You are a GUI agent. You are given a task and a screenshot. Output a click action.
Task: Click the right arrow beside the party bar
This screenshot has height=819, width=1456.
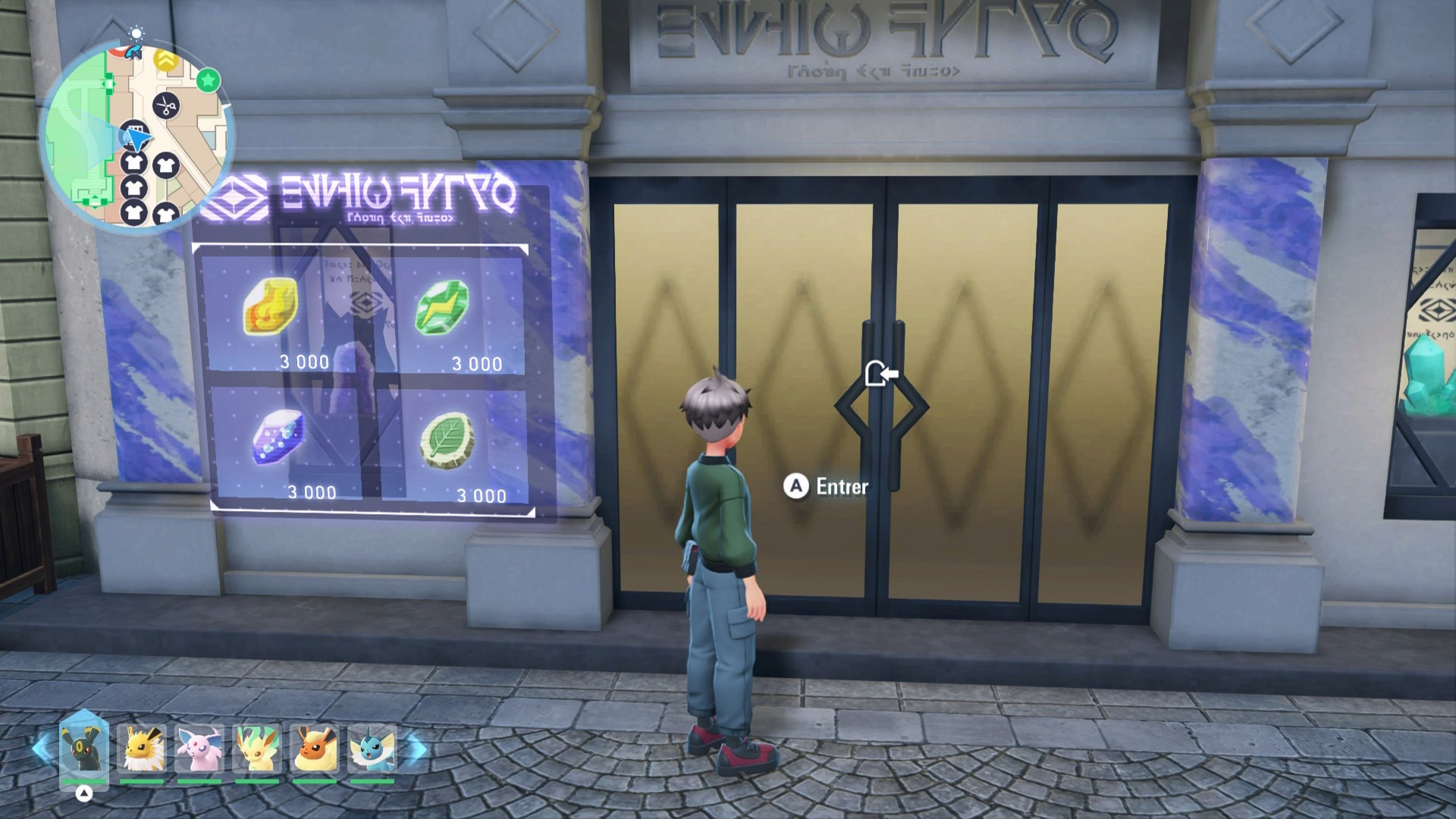click(417, 749)
